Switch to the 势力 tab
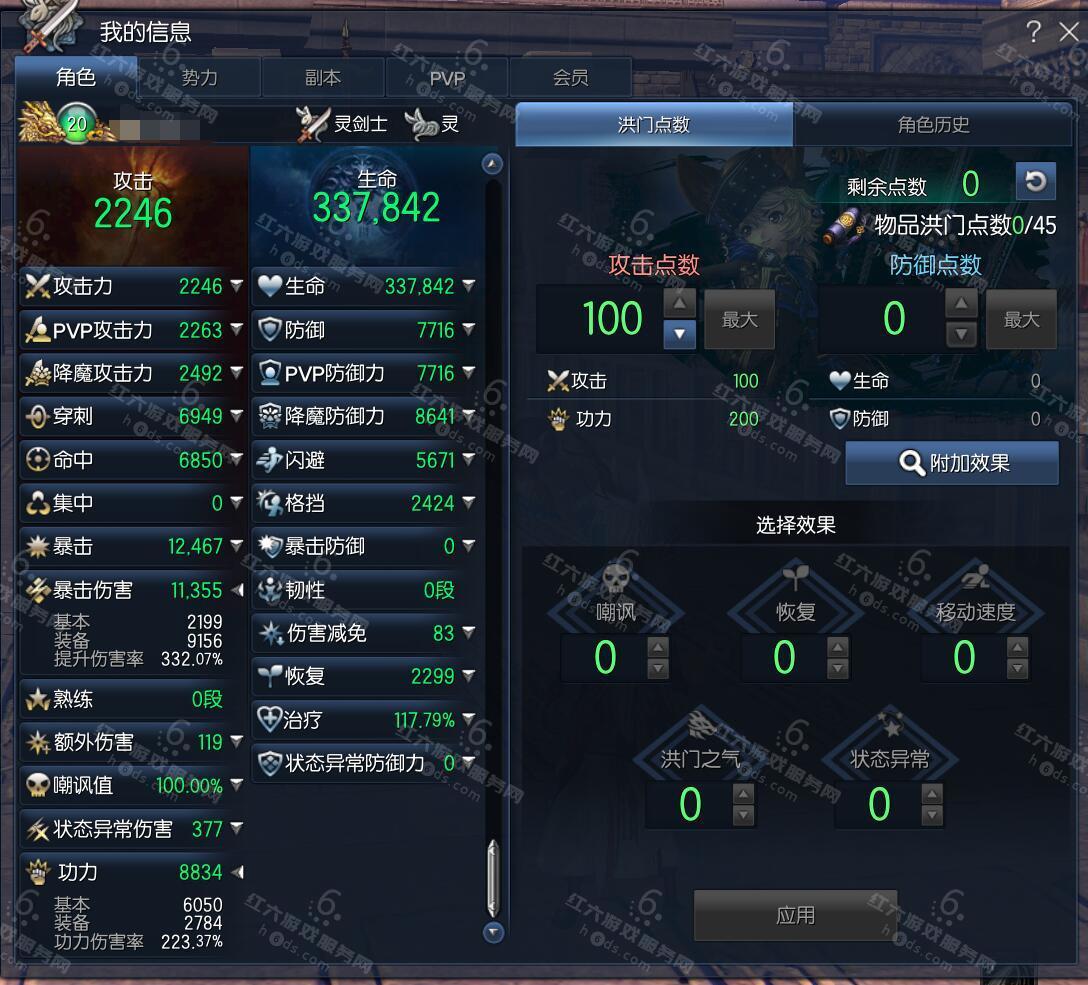This screenshot has width=1088, height=985. pos(199,77)
